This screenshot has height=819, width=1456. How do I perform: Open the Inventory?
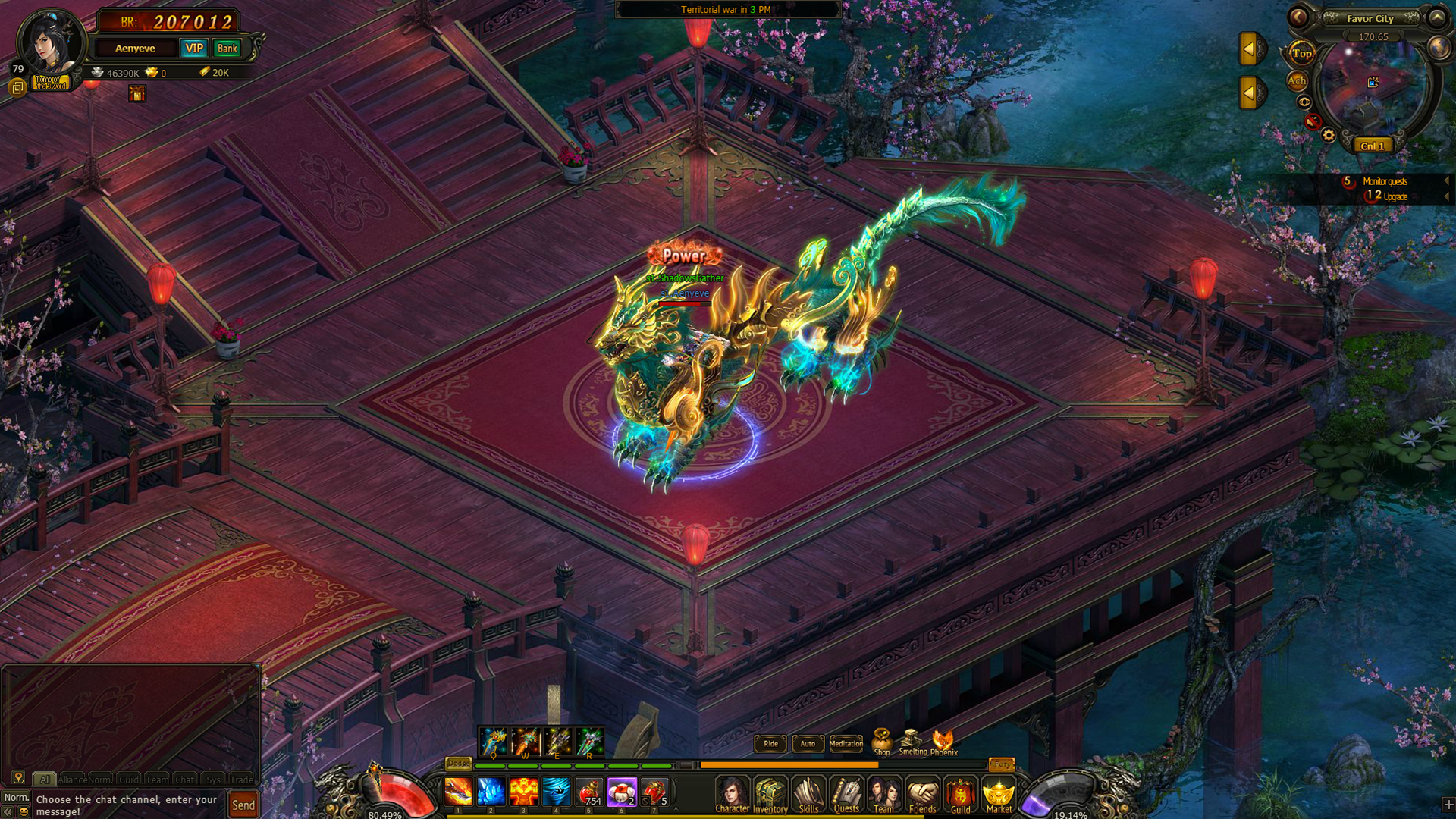pos(770,795)
